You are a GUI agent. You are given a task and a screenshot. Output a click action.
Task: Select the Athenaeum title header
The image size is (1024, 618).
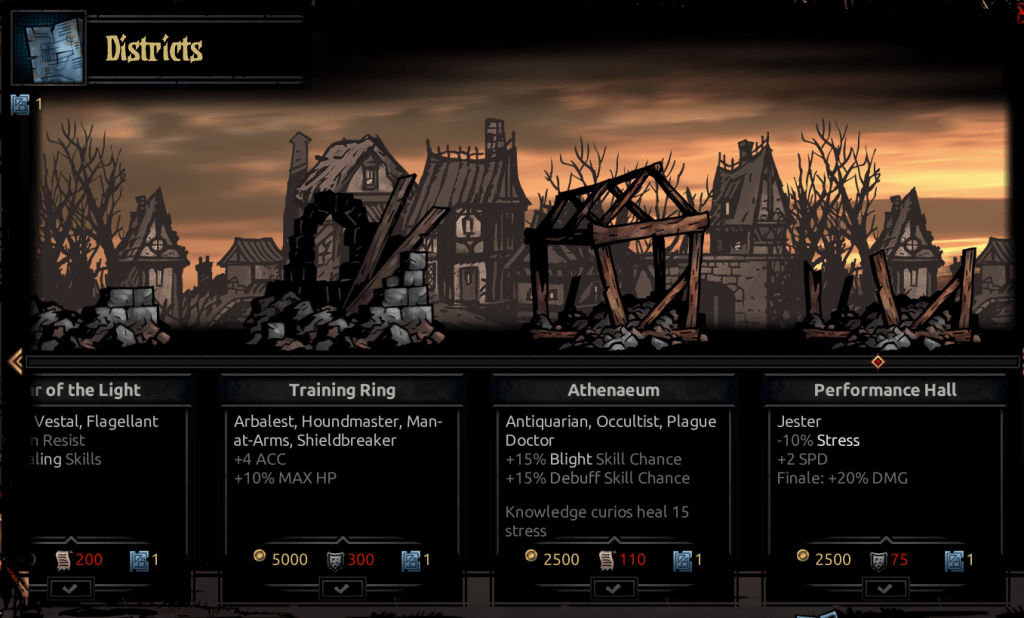click(613, 390)
